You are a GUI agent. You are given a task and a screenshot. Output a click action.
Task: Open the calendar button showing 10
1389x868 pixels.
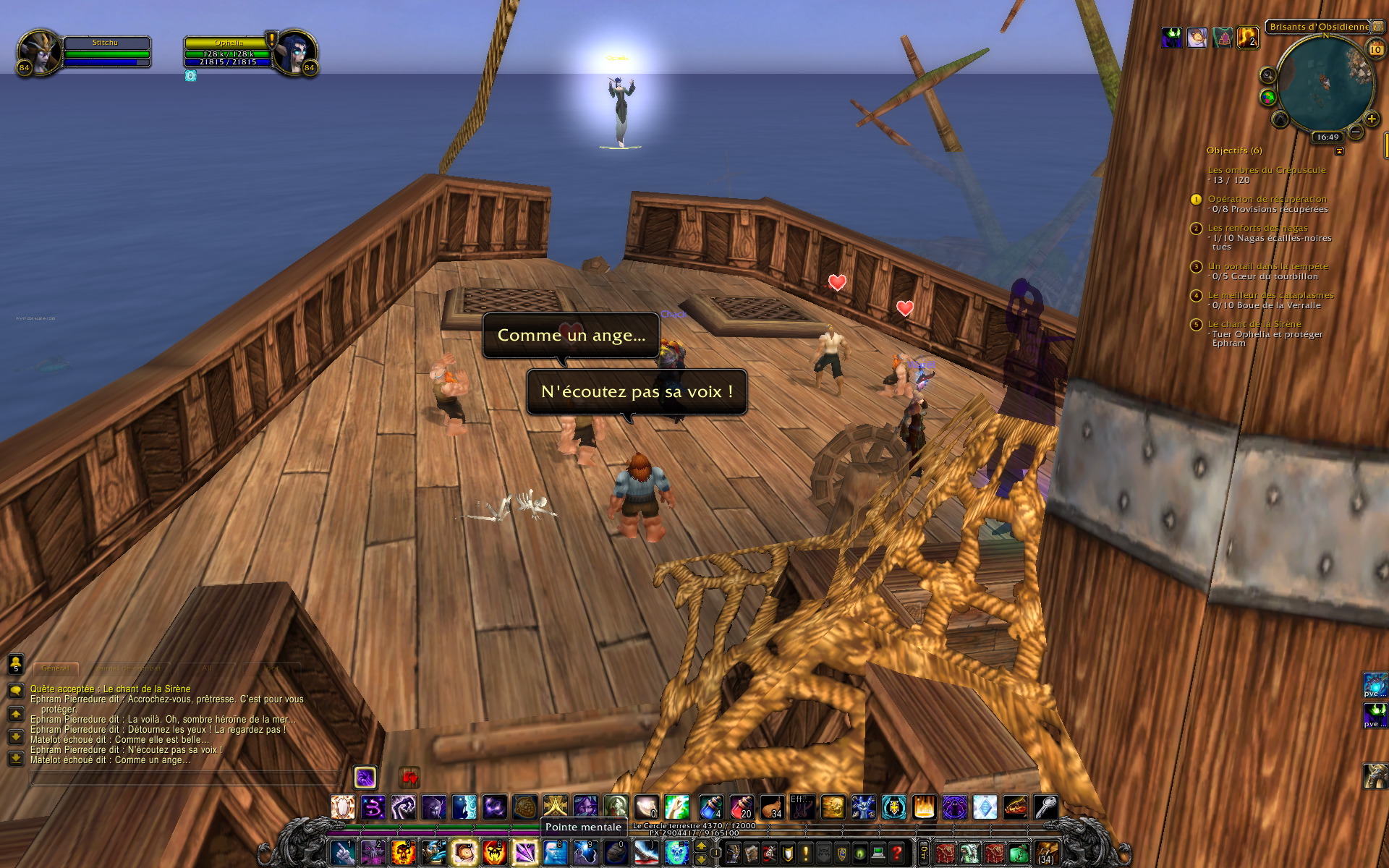[x=1375, y=48]
